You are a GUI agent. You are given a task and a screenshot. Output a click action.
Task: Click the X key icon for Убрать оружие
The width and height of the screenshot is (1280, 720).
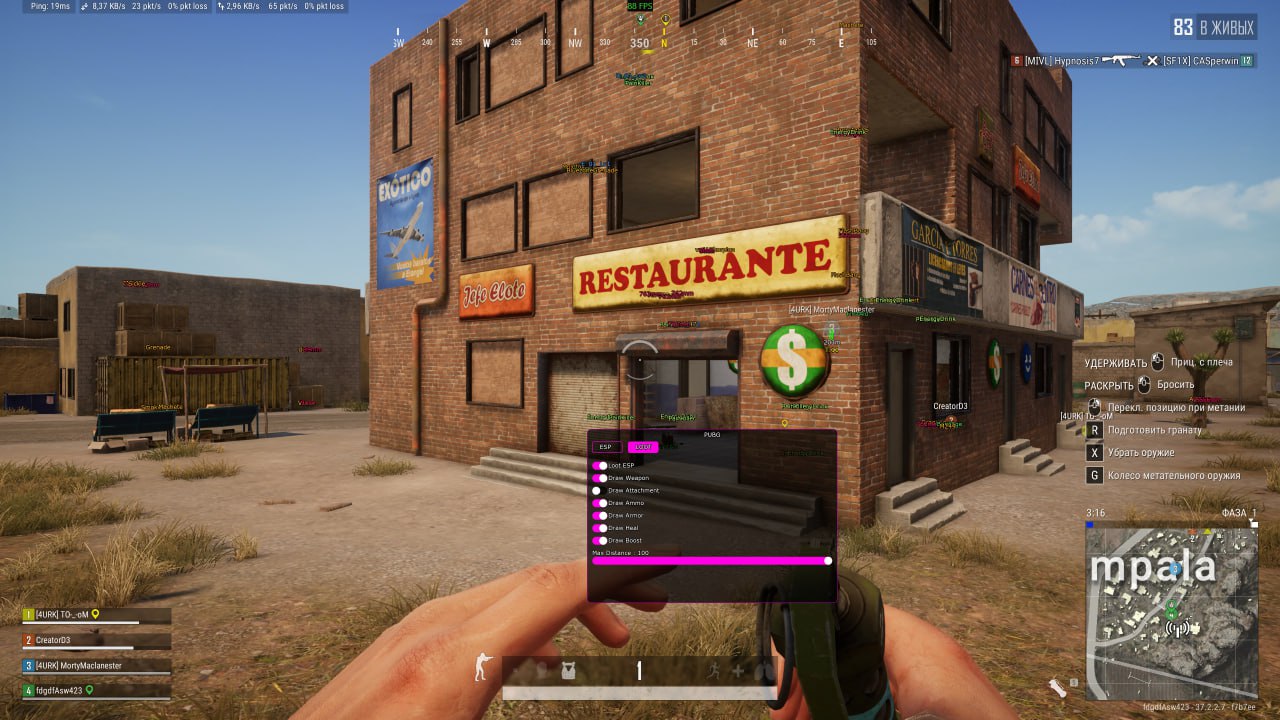tap(1094, 452)
